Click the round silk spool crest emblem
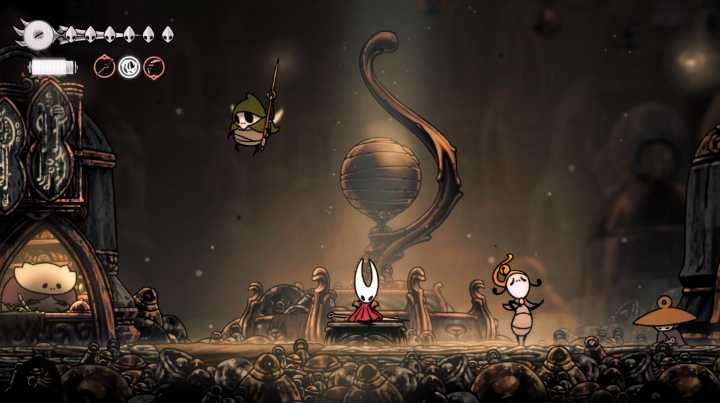 (x=39, y=34)
